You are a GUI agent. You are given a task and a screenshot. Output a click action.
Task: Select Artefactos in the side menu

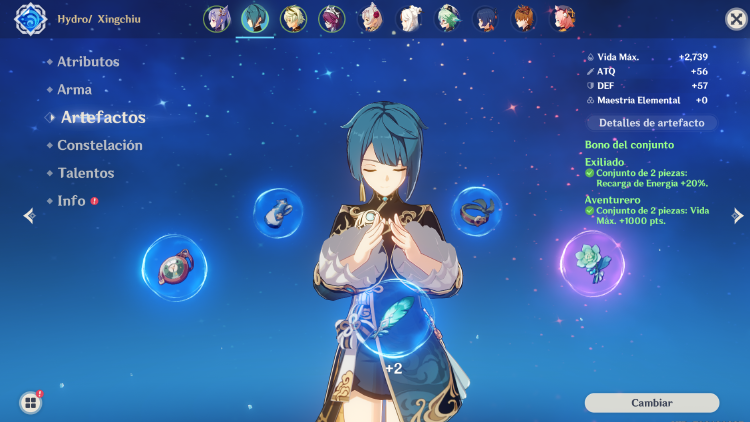tap(103, 118)
